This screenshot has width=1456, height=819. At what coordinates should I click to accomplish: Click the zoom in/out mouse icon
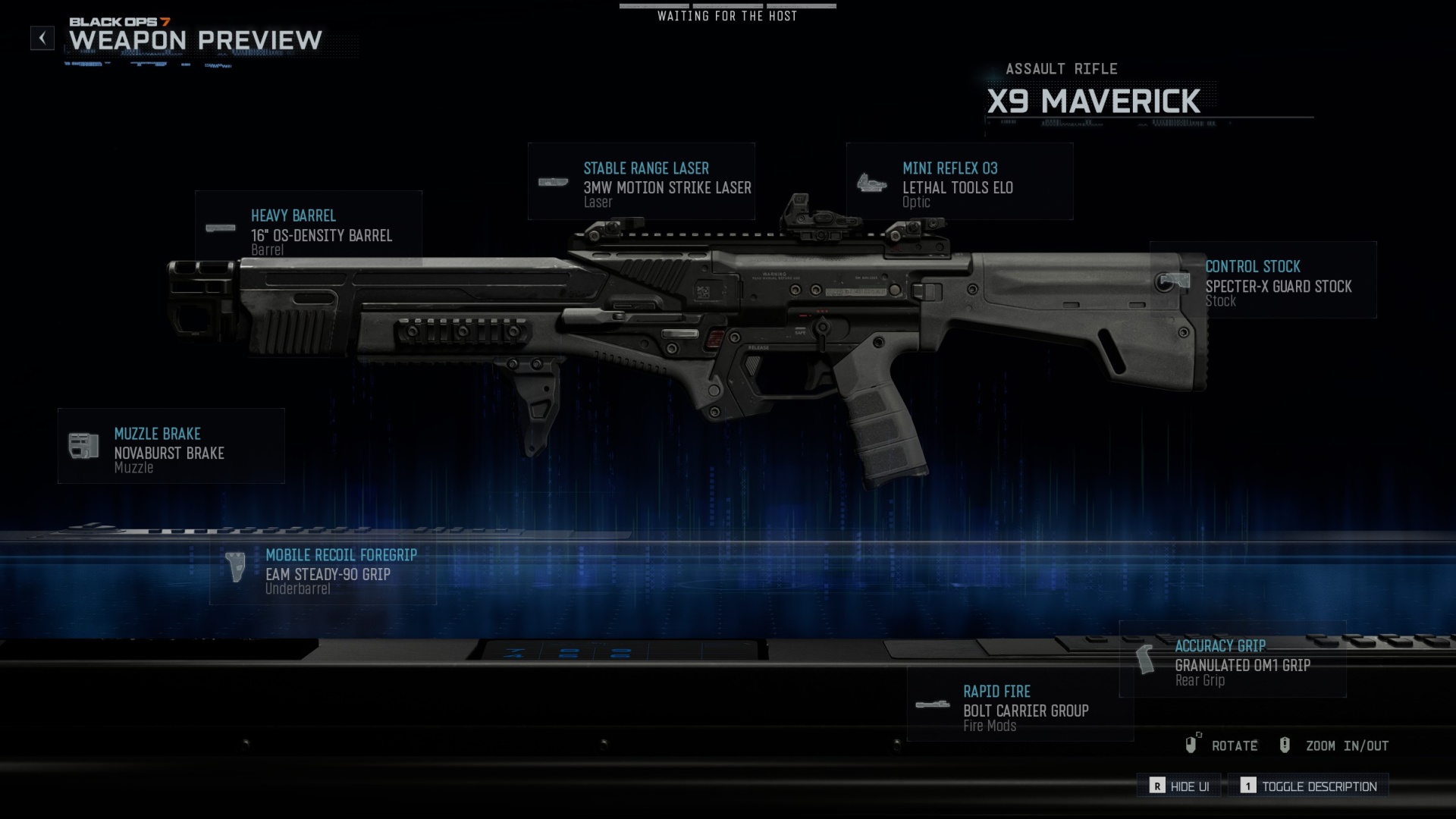tap(1285, 745)
